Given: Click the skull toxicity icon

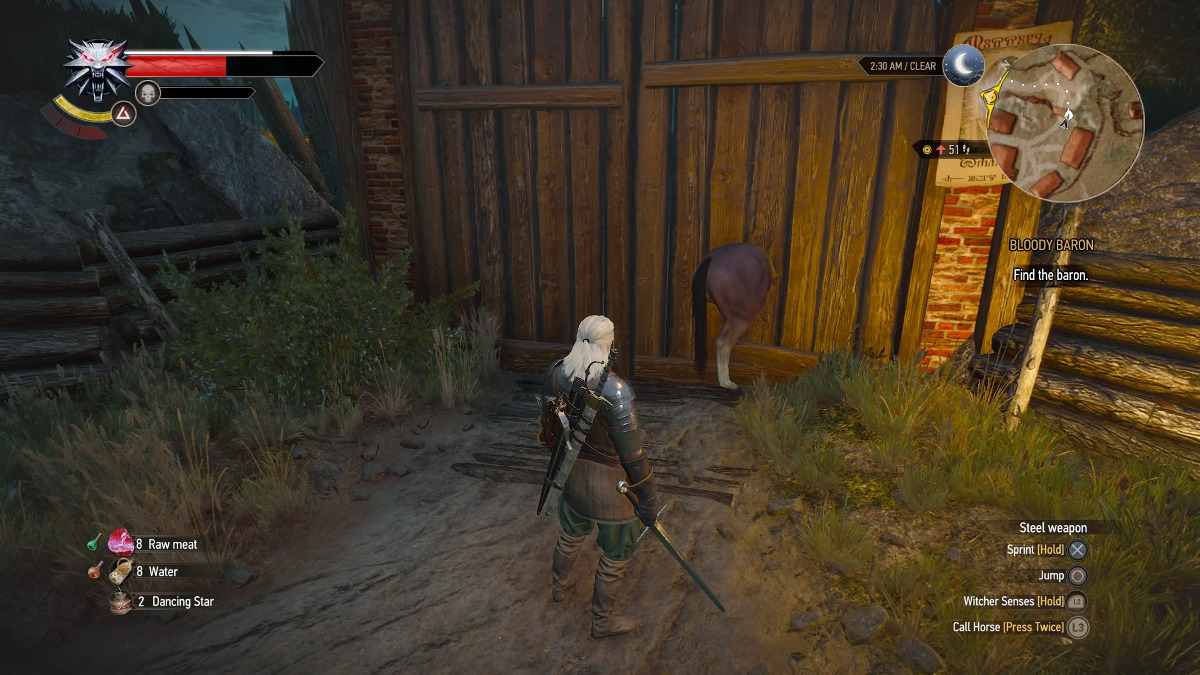Looking at the screenshot, I should tap(148, 93).
